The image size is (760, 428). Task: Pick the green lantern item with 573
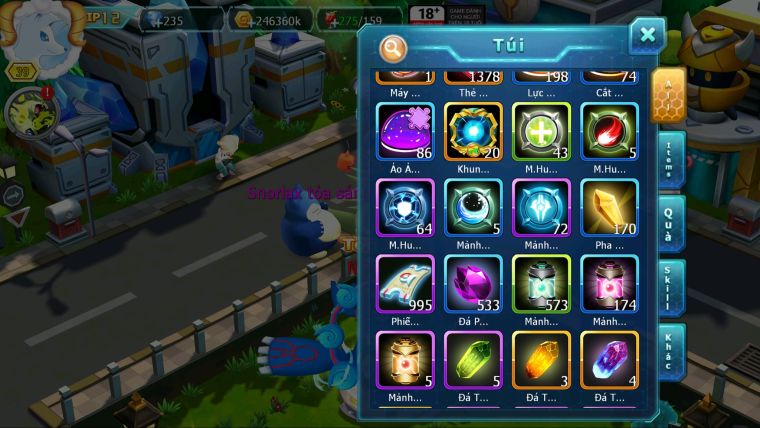[541, 284]
